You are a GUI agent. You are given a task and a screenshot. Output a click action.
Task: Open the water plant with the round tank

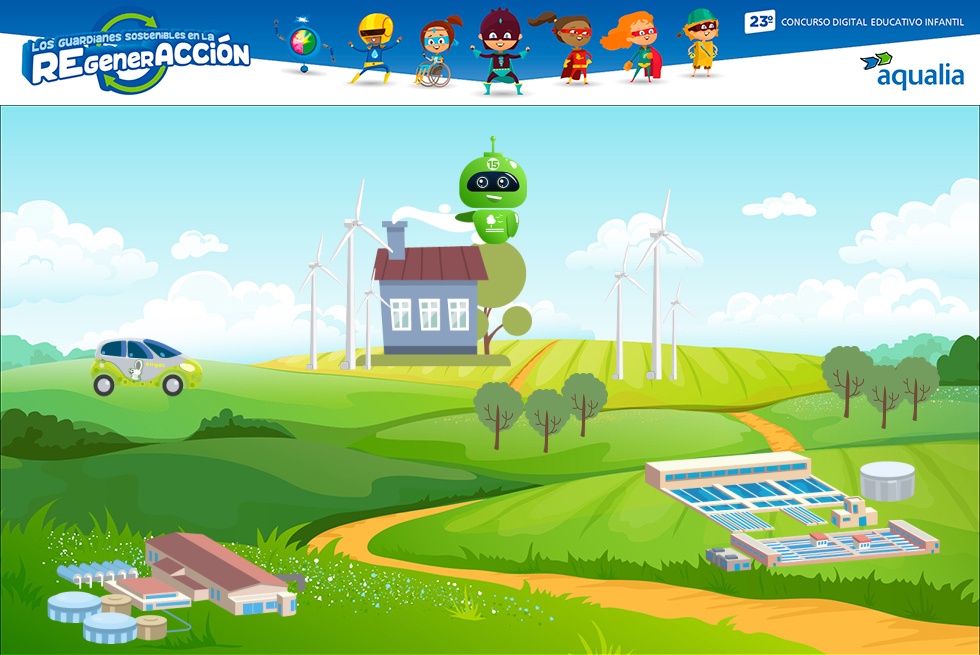point(790,510)
